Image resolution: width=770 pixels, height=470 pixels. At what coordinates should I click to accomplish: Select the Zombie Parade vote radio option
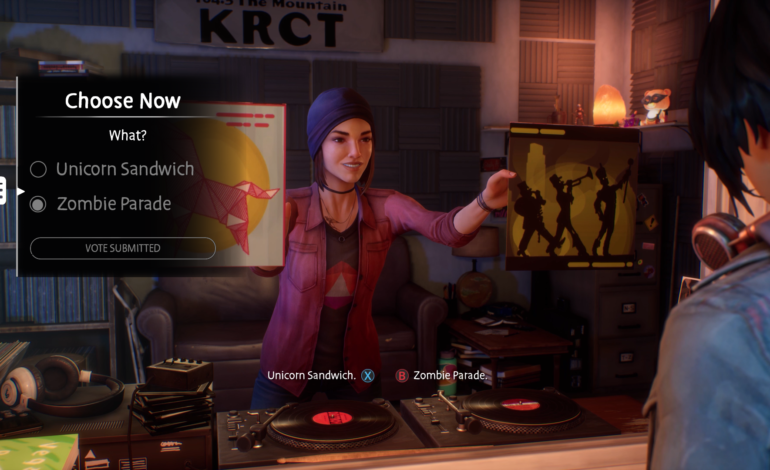pyautogui.click(x=39, y=204)
